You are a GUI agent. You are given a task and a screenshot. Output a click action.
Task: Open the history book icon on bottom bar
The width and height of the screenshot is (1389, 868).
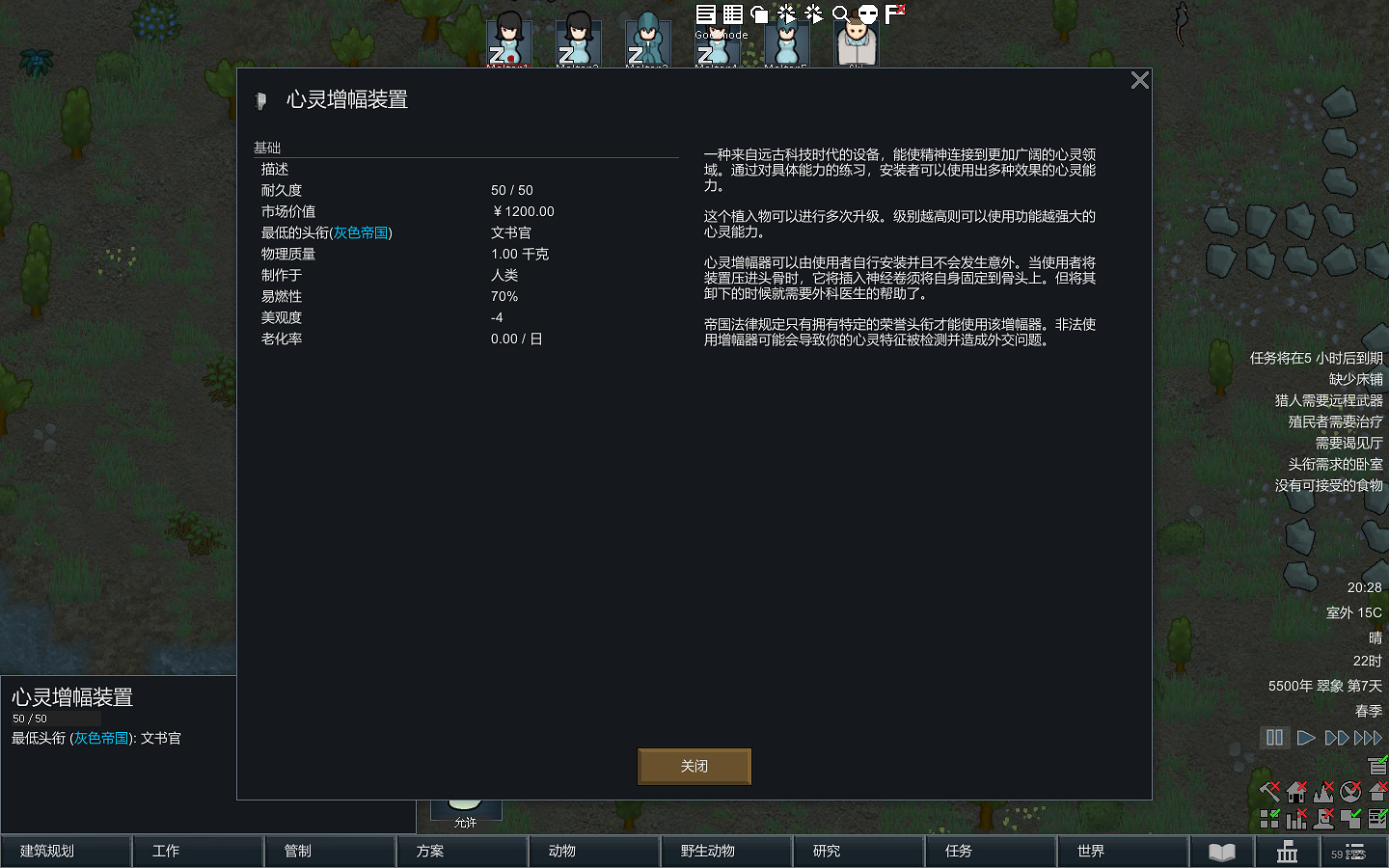[x=1222, y=852]
